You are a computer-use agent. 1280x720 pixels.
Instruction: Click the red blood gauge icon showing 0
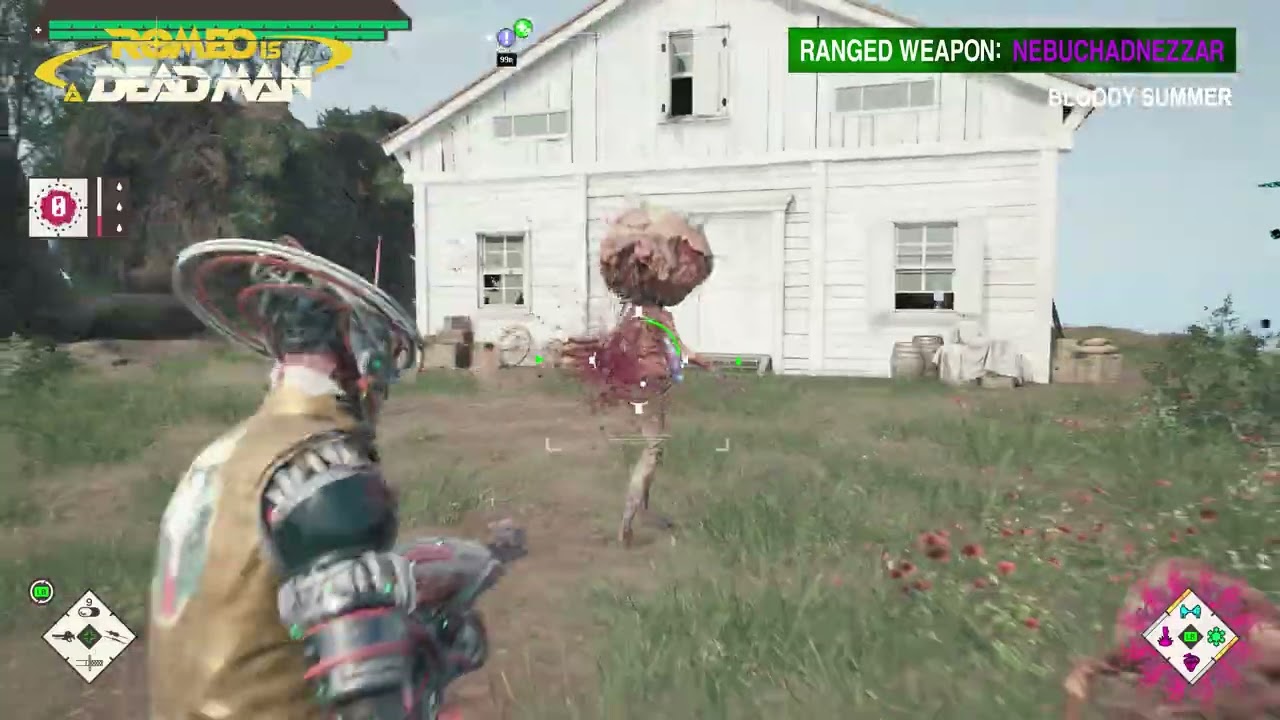[x=58, y=208]
